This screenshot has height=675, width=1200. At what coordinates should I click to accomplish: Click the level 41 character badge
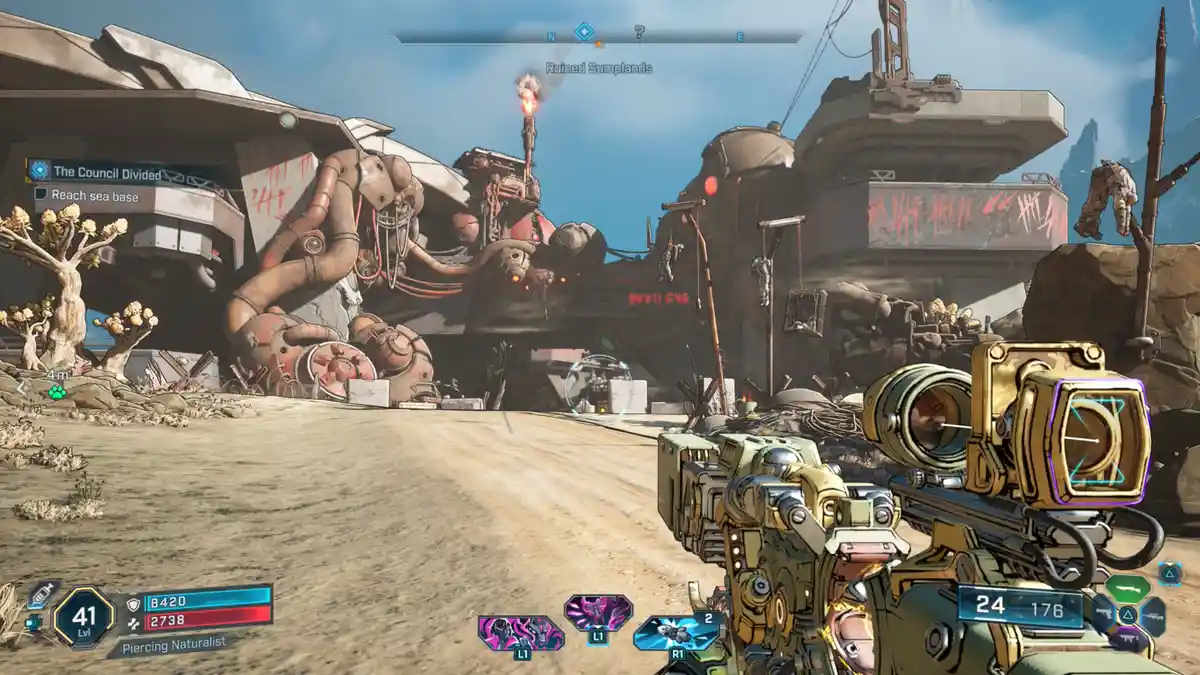pyautogui.click(x=83, y=617)
